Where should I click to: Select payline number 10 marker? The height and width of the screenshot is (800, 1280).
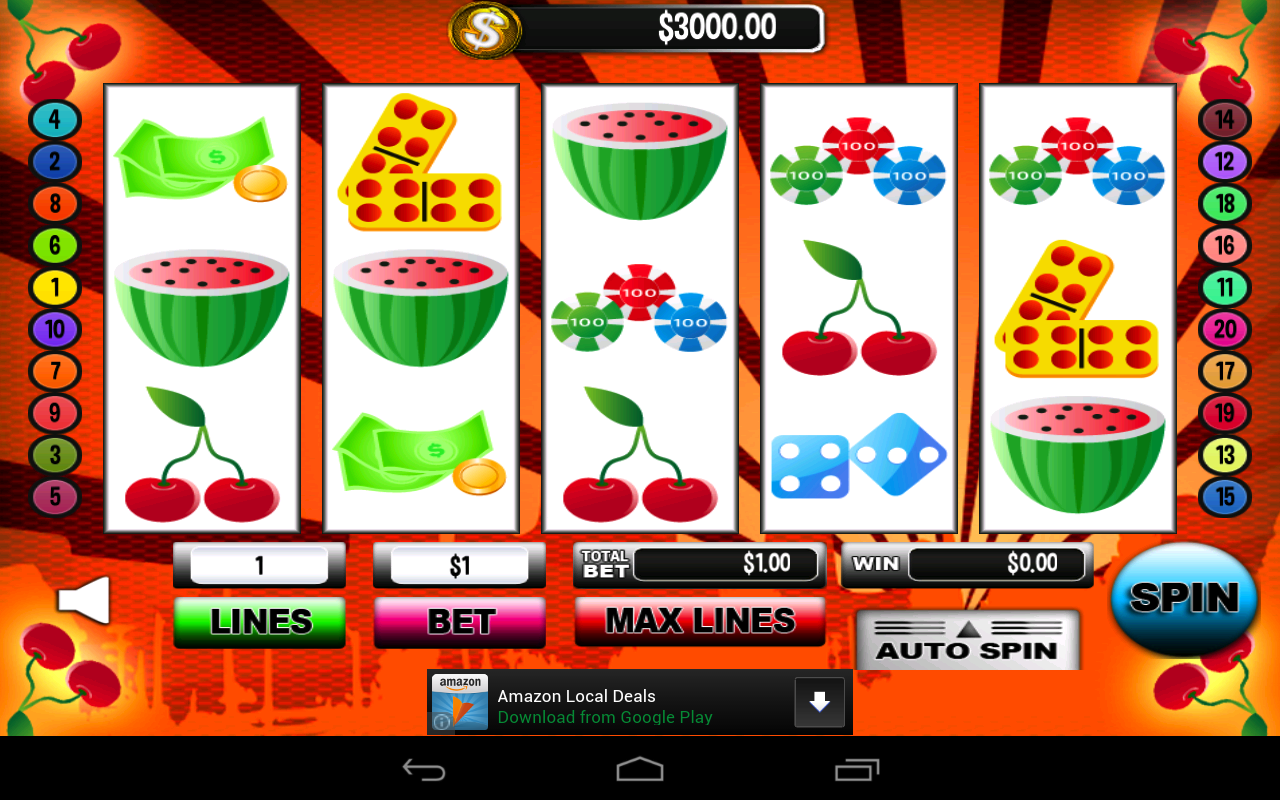(x=55, y=329)
